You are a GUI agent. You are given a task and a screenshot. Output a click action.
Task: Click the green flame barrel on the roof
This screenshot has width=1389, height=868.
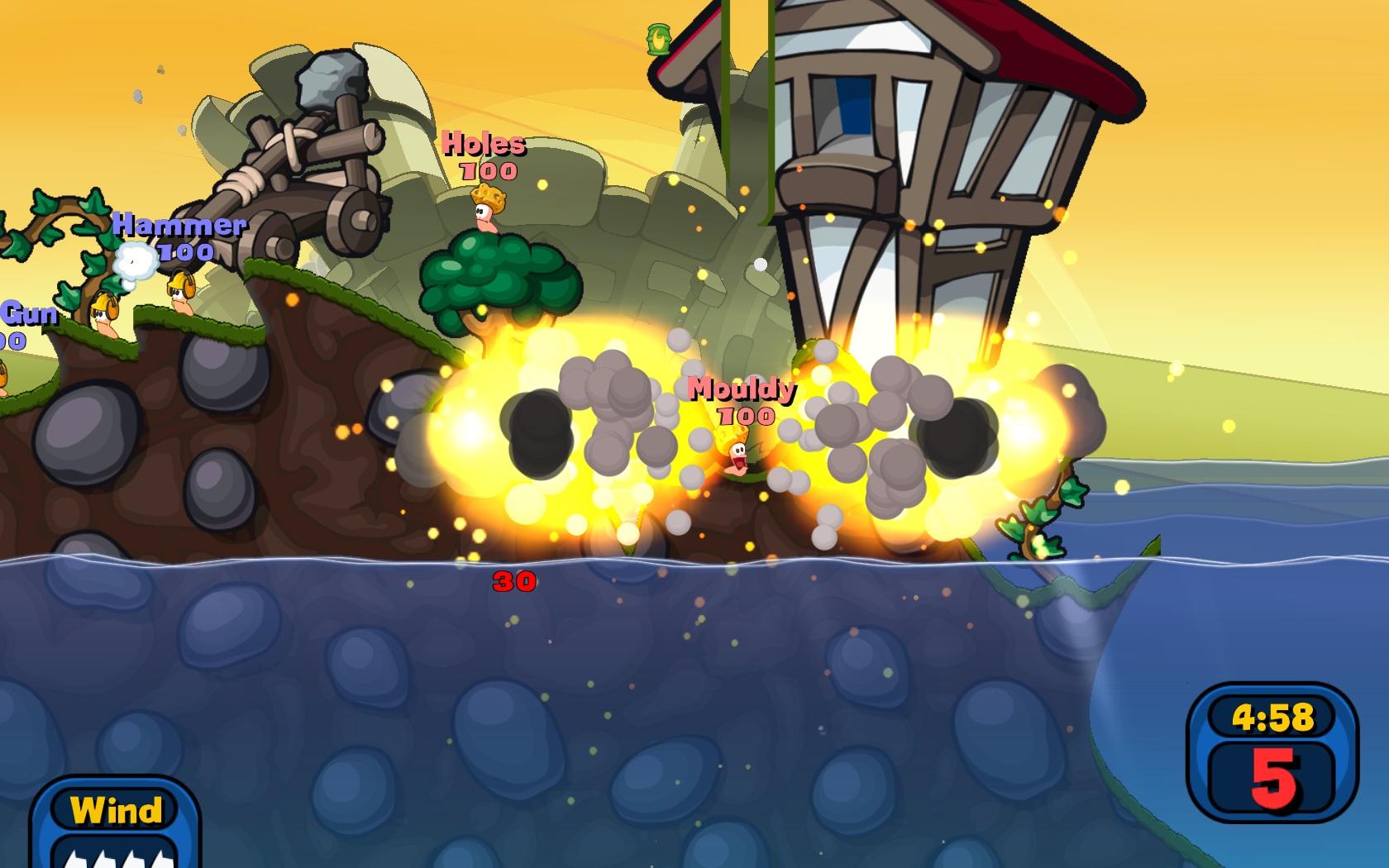[657, 37]
